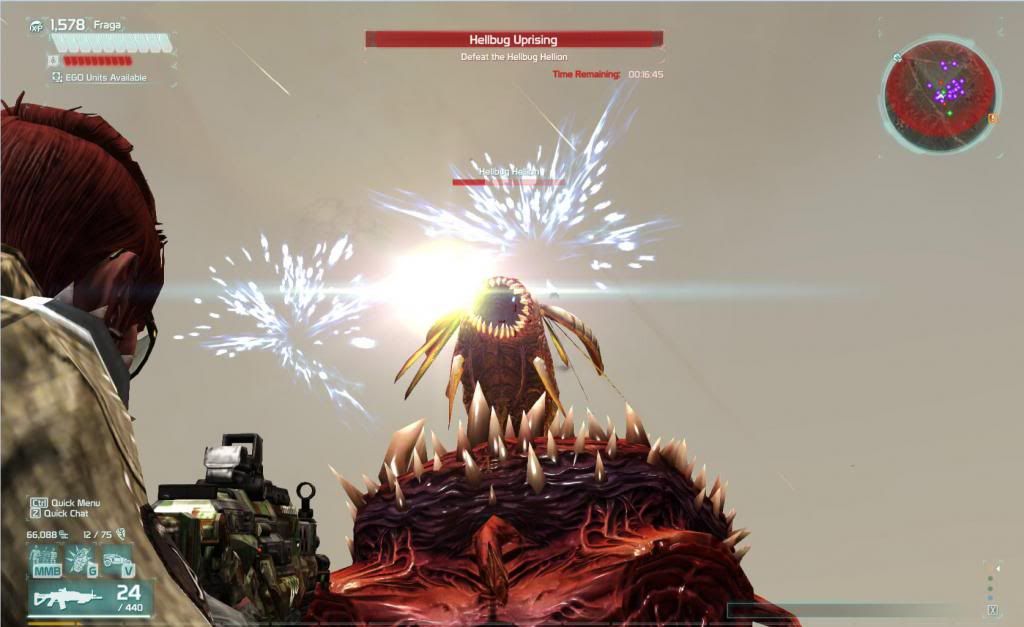This screenshot has width=1024, height=627.
Task: Activate the EGO power ability icon
Action: point(46,560)
